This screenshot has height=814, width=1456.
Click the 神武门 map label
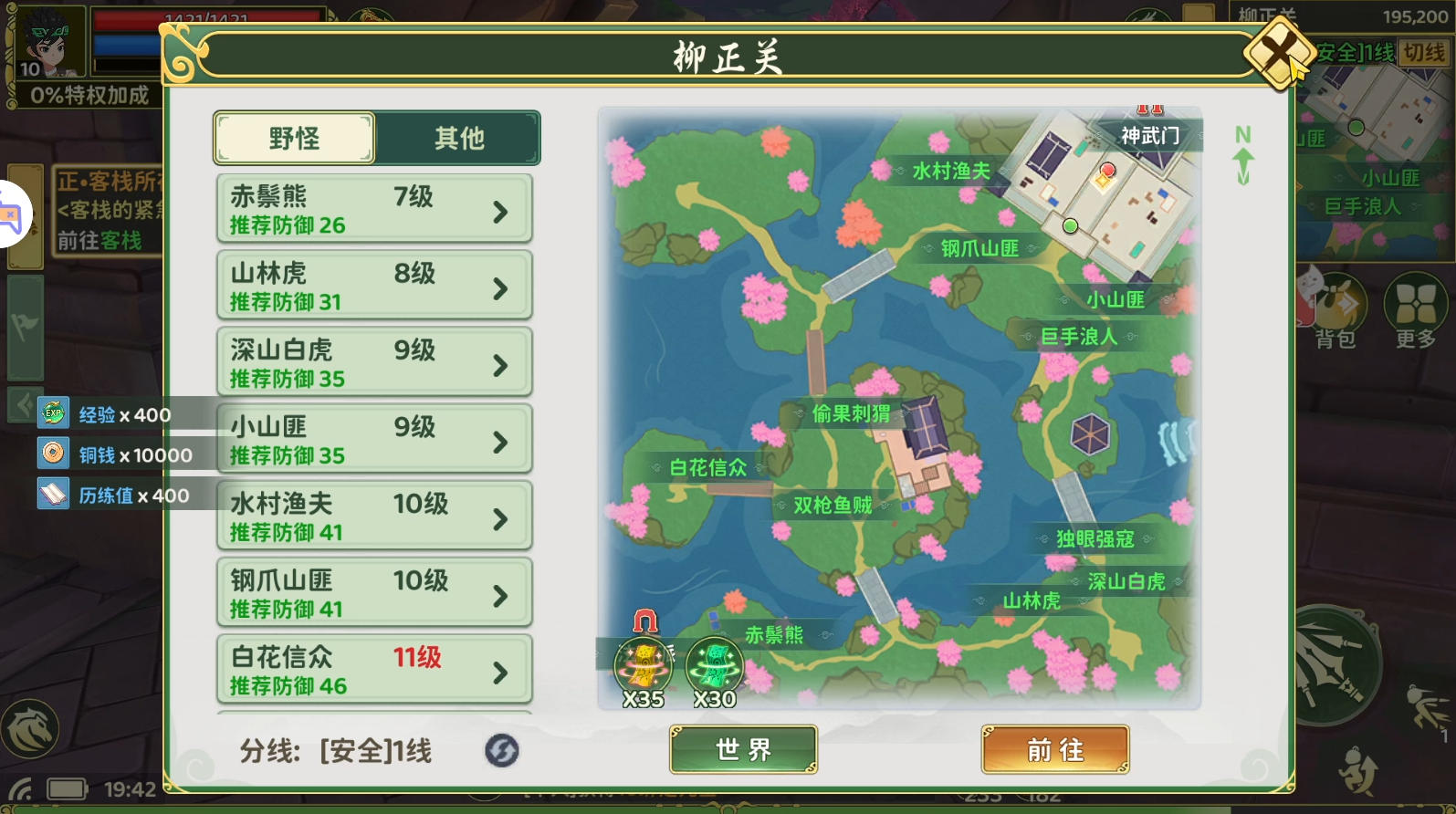coord(1149,136)
